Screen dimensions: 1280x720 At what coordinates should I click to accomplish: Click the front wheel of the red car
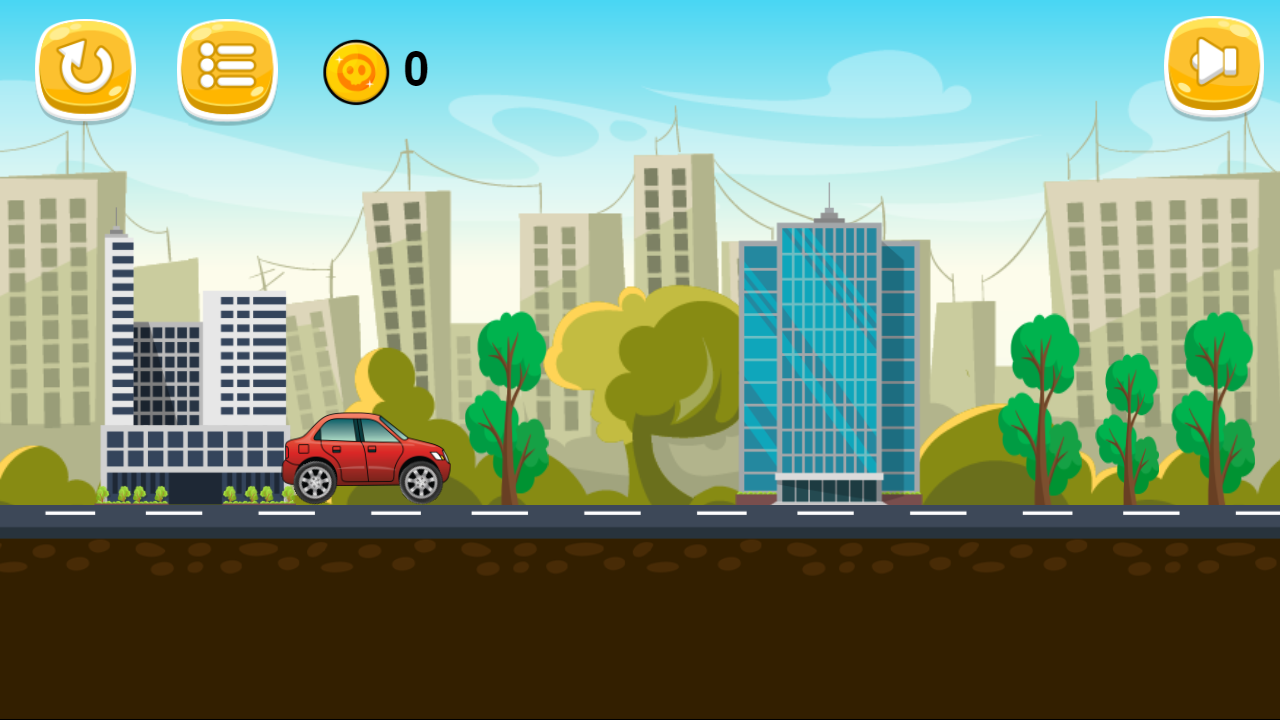click(420, 482)
